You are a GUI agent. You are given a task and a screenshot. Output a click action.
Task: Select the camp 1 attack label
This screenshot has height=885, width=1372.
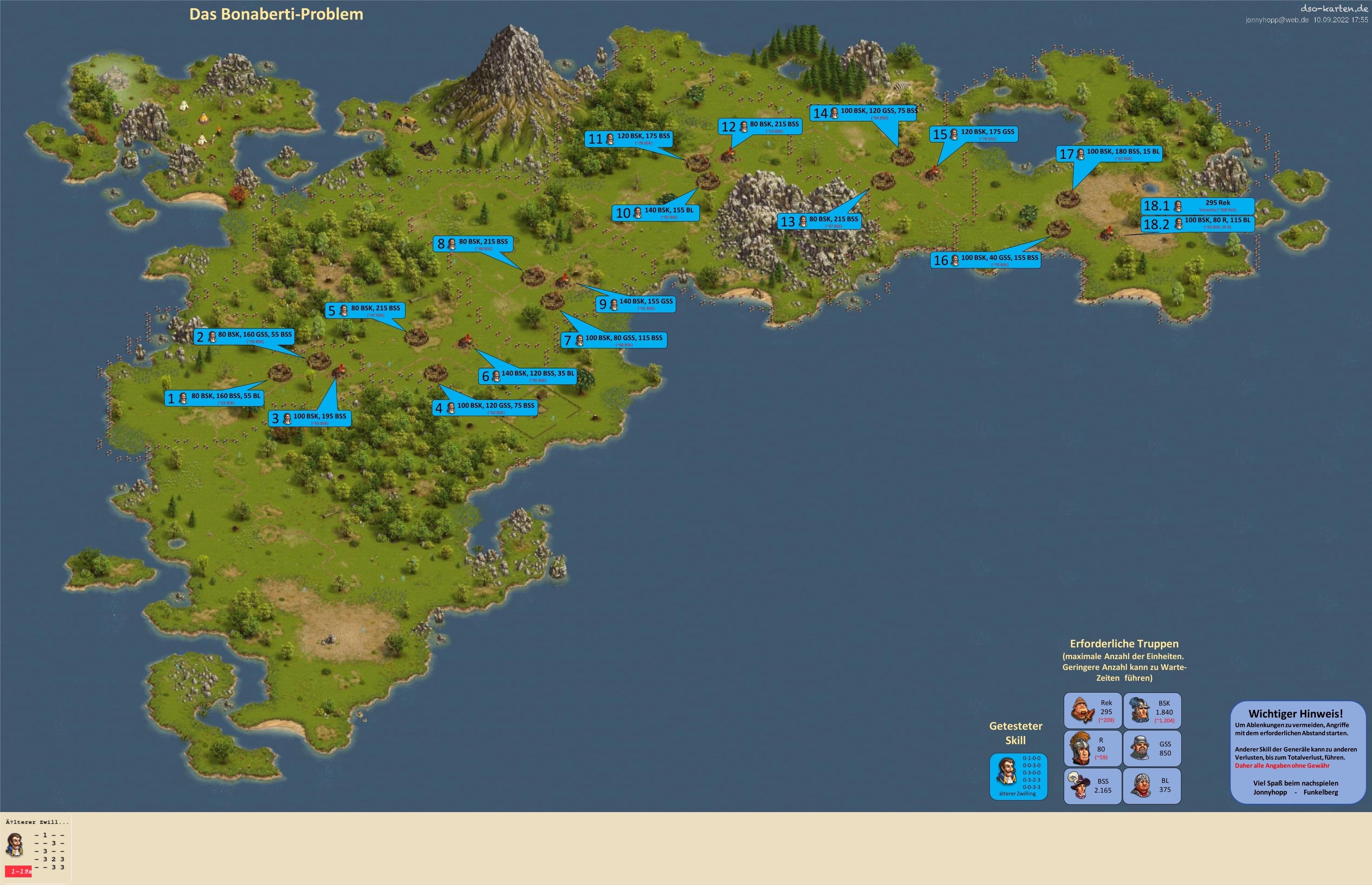214,398
